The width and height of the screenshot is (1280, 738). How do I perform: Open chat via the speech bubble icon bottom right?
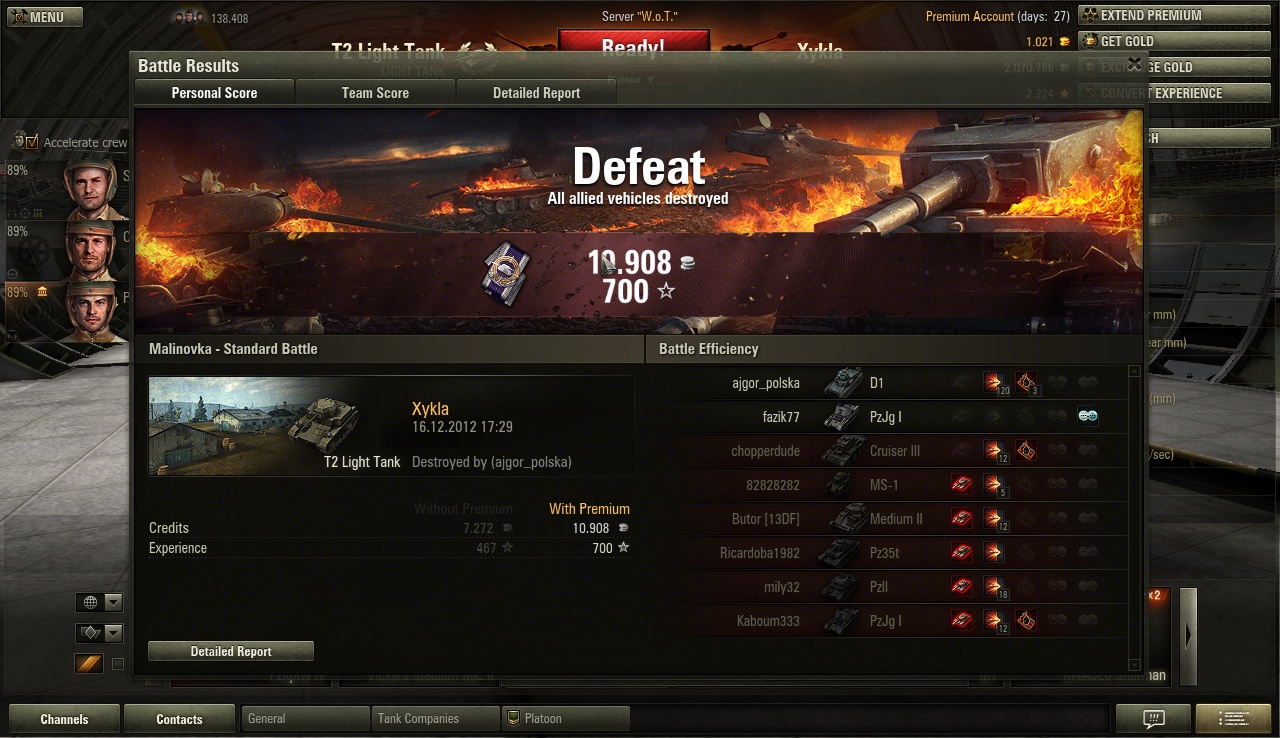coord(1152,717)
